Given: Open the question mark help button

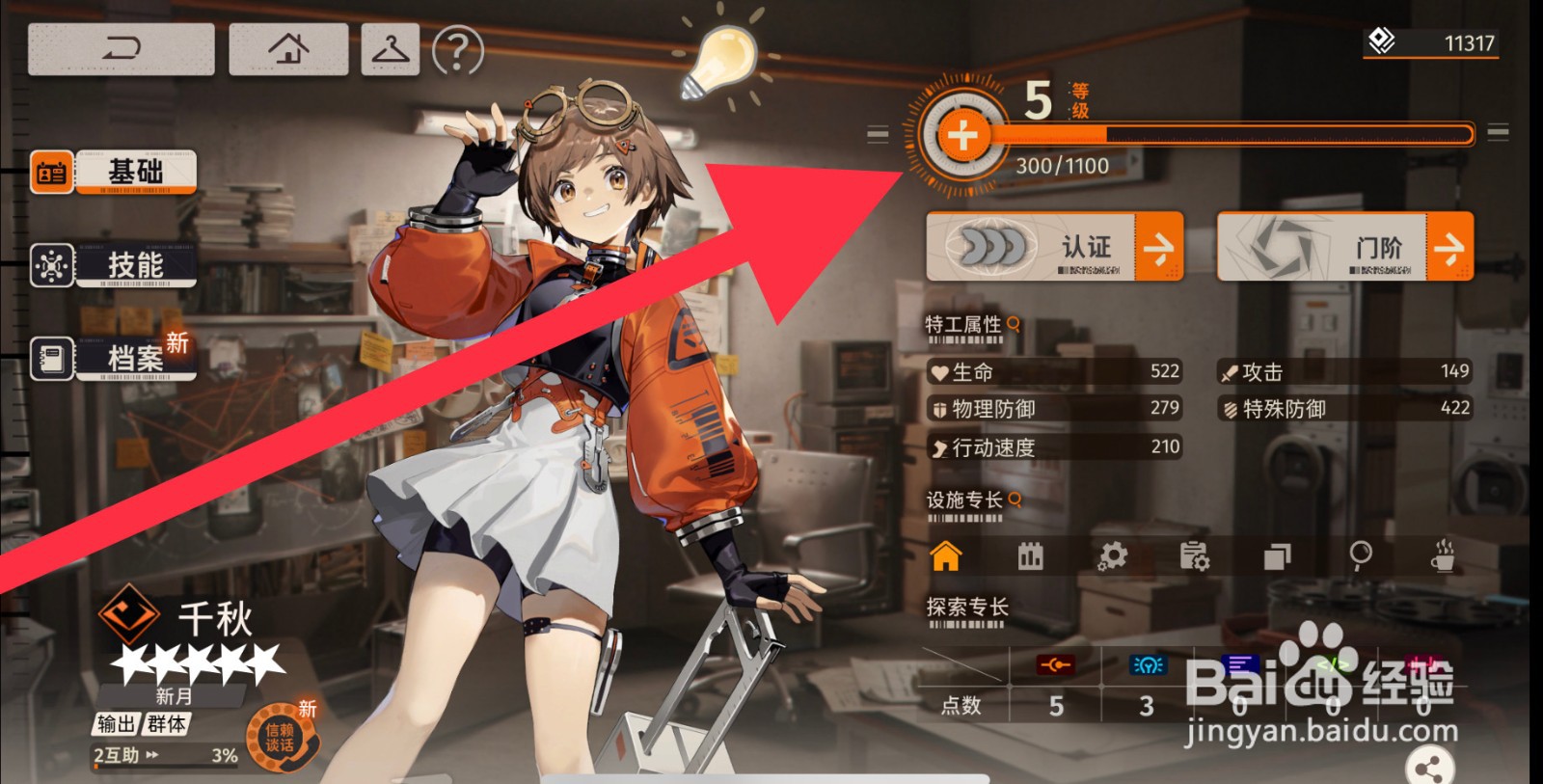Looking at the screenshot, I should click(457, 51).
